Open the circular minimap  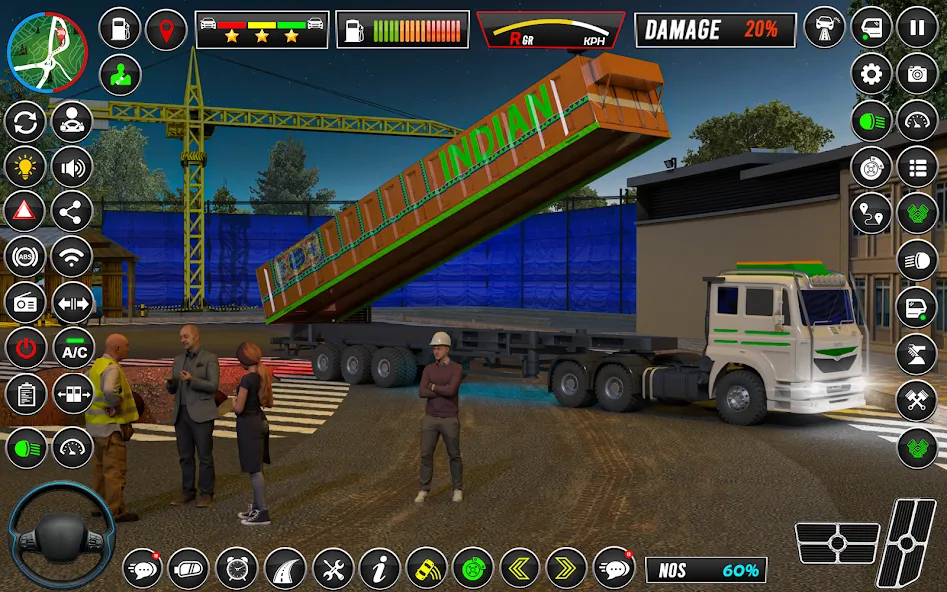tap(47, 52)
